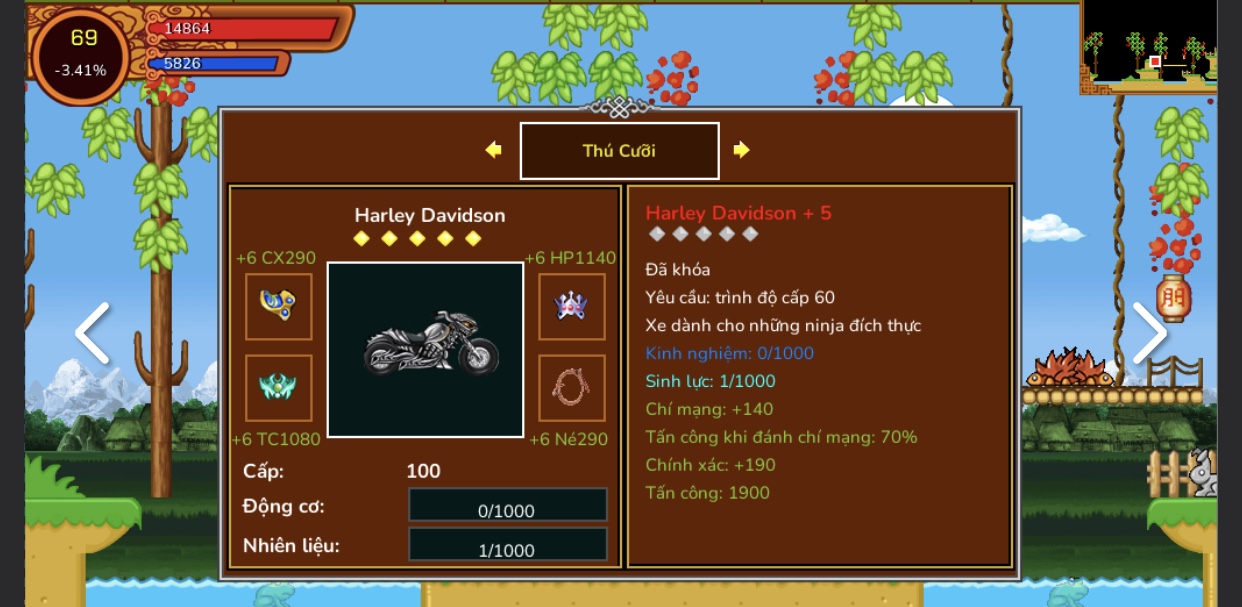Viewport: 1242px width, 607px height.
Task: Select the +6 TC1080 mount equipment slot
Action: click(x=278, y=388)
